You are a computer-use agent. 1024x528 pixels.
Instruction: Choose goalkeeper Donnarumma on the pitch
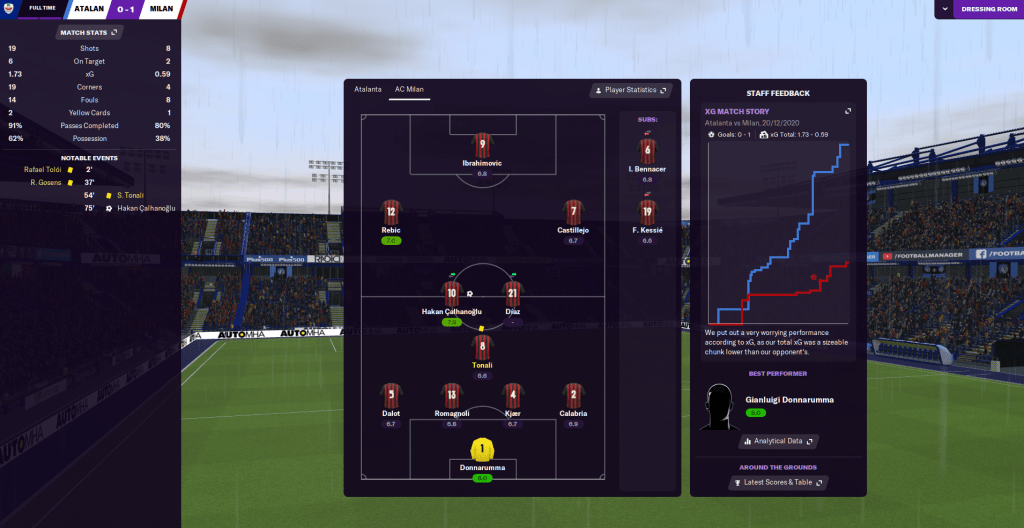pos(482,451)
